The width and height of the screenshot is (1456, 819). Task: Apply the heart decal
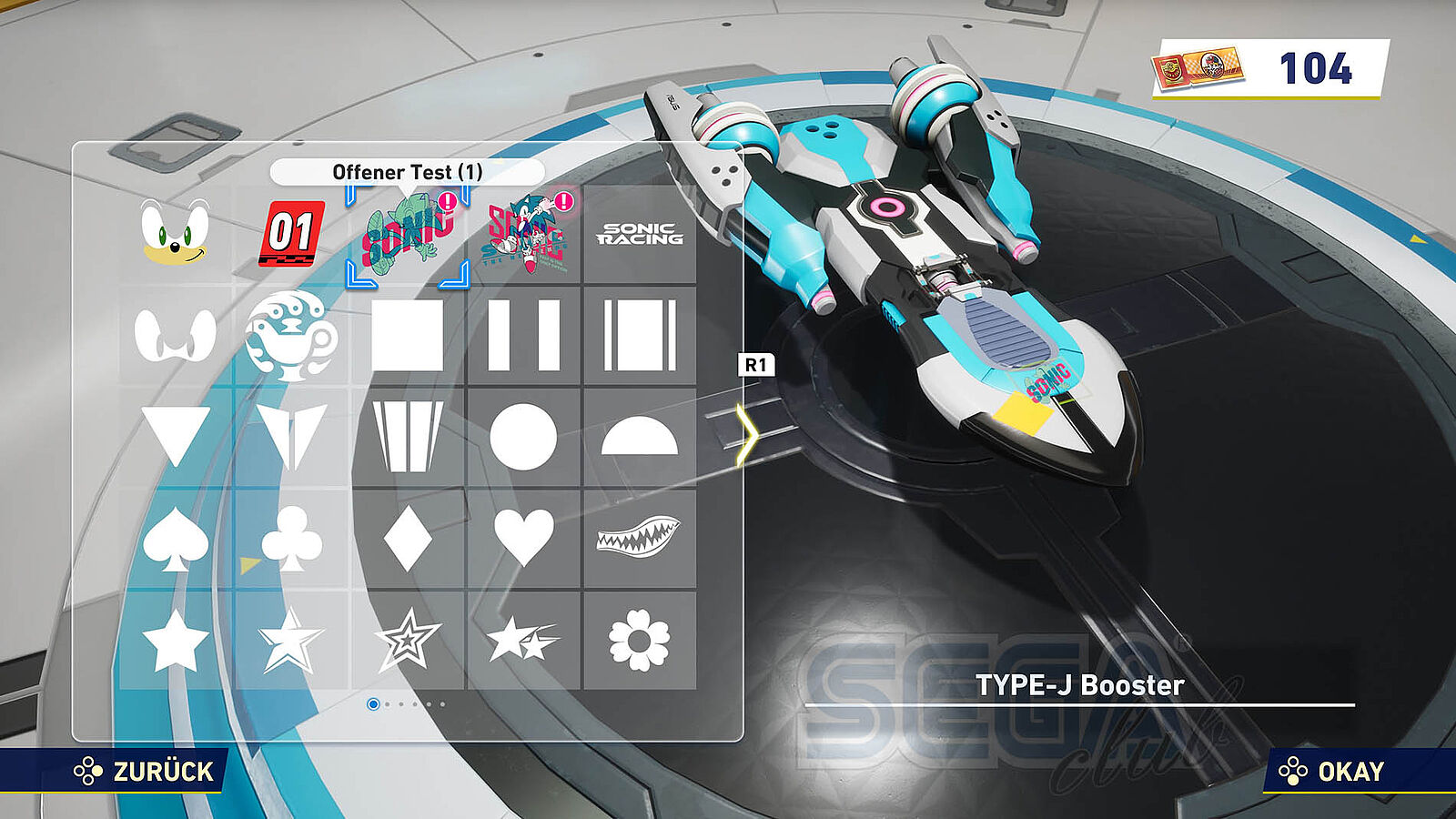coord(523,538)
